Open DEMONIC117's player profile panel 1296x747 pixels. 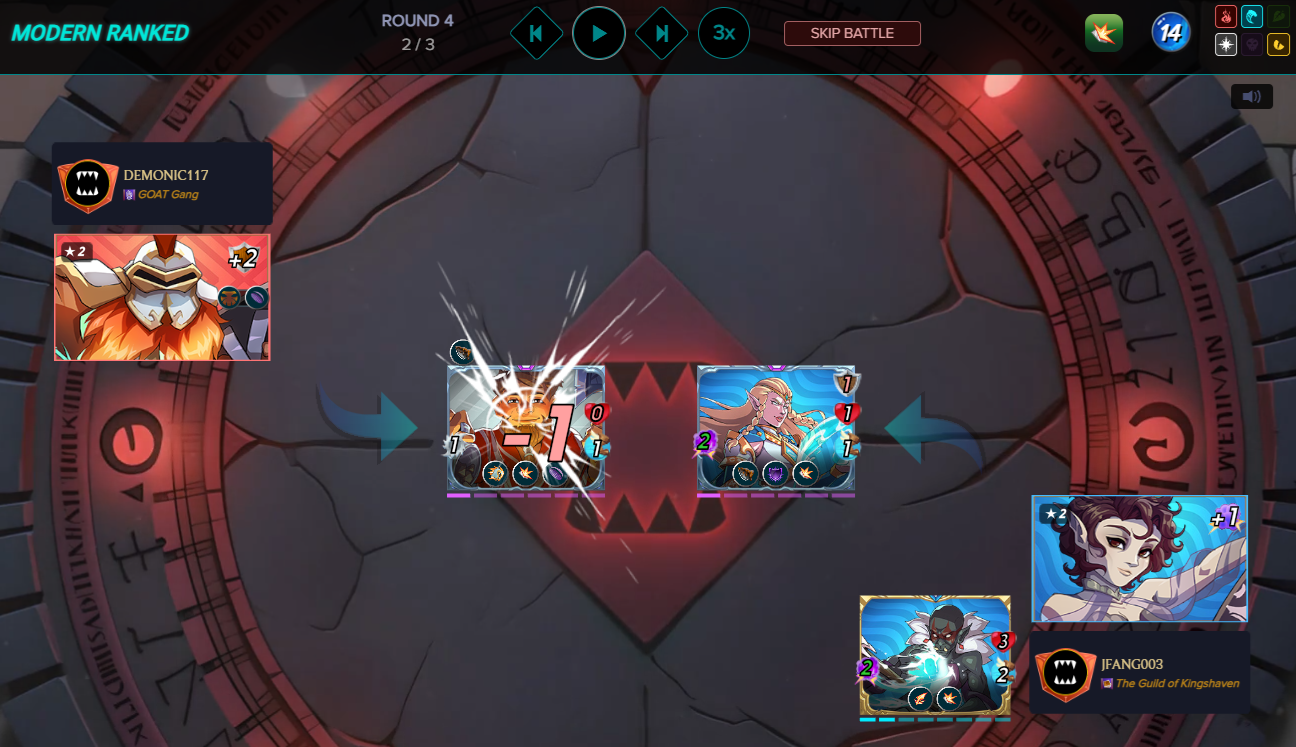(162, 184)
